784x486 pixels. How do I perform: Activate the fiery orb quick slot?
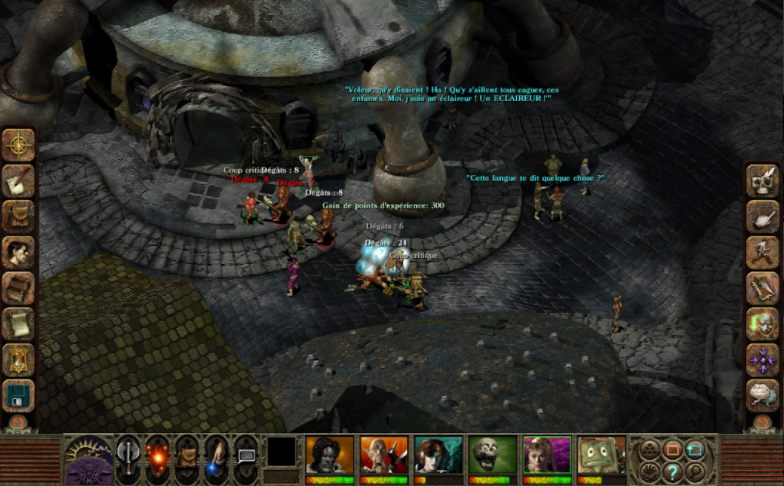(x=159, y=455)
